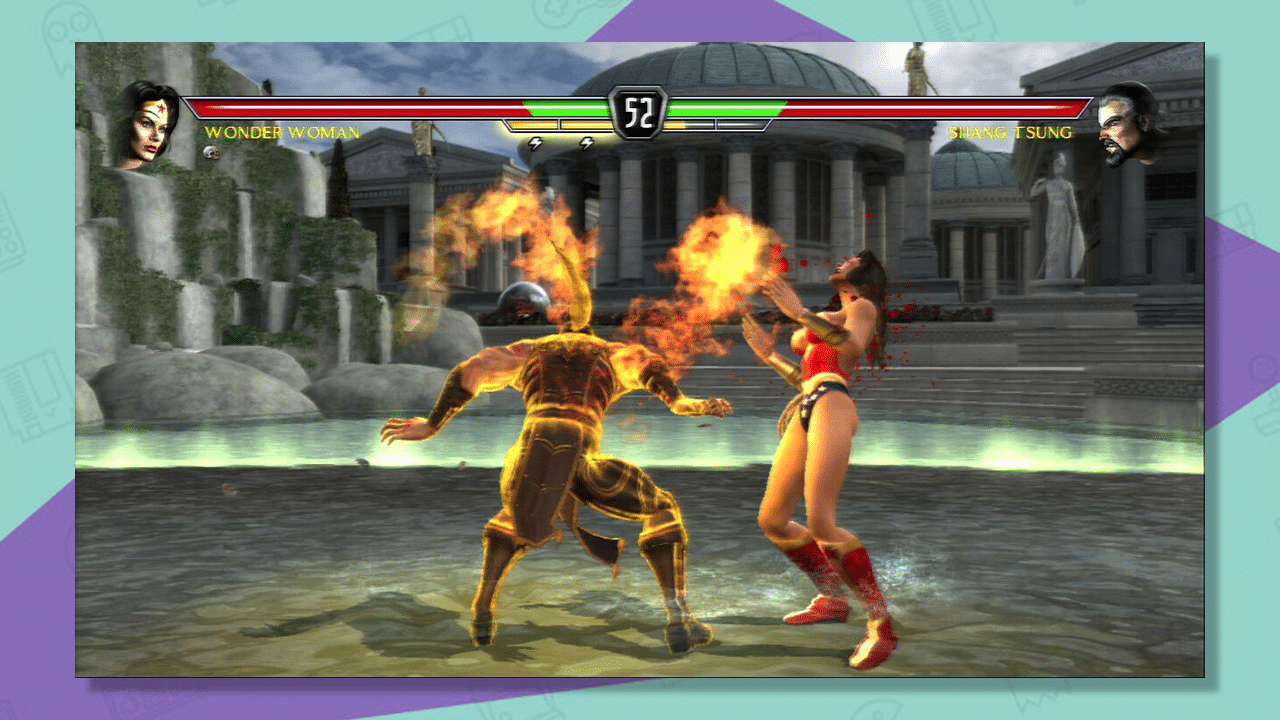Click the shield-shaped timer emblem showing 52
This screenshot has height=720, width=1280.
tap(638, 112)
